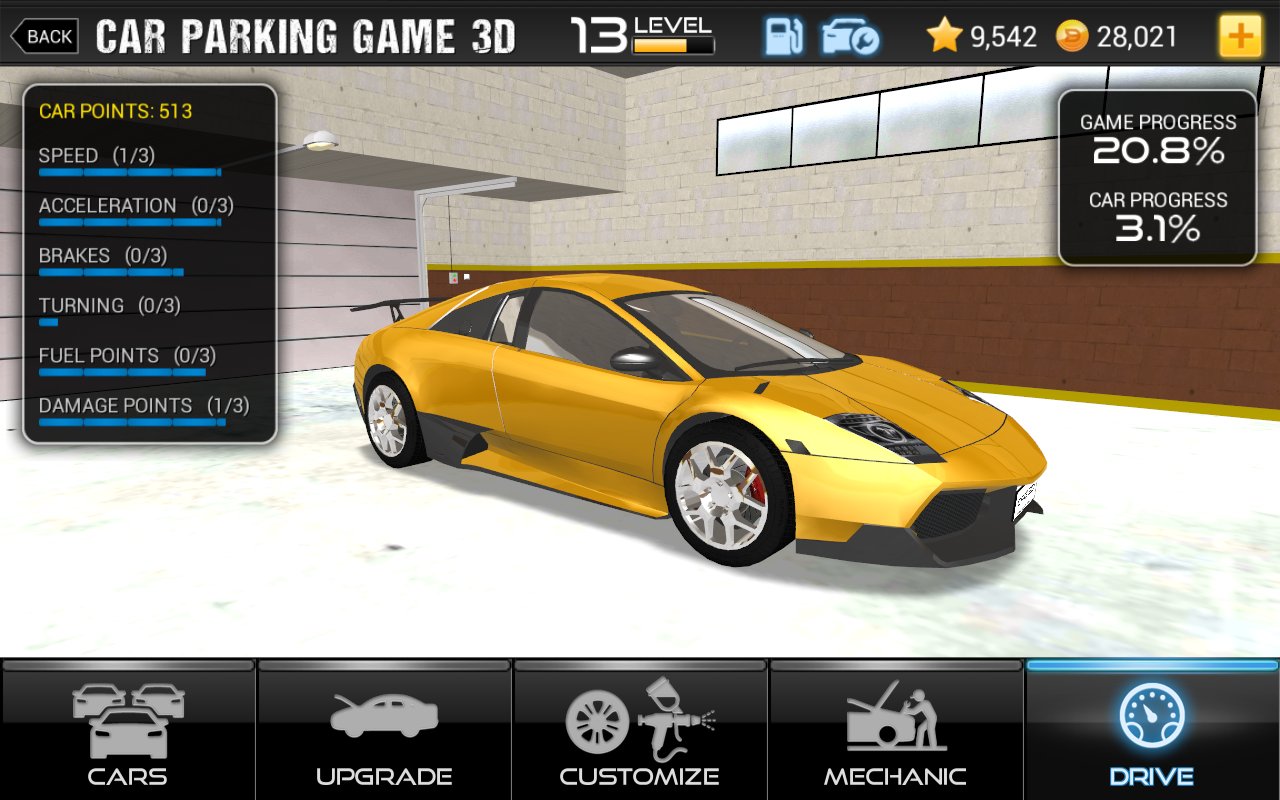Screen dimensions: 1280x800
Task: Tap the speedometer Drive icon
Action: coord(1150,710)
